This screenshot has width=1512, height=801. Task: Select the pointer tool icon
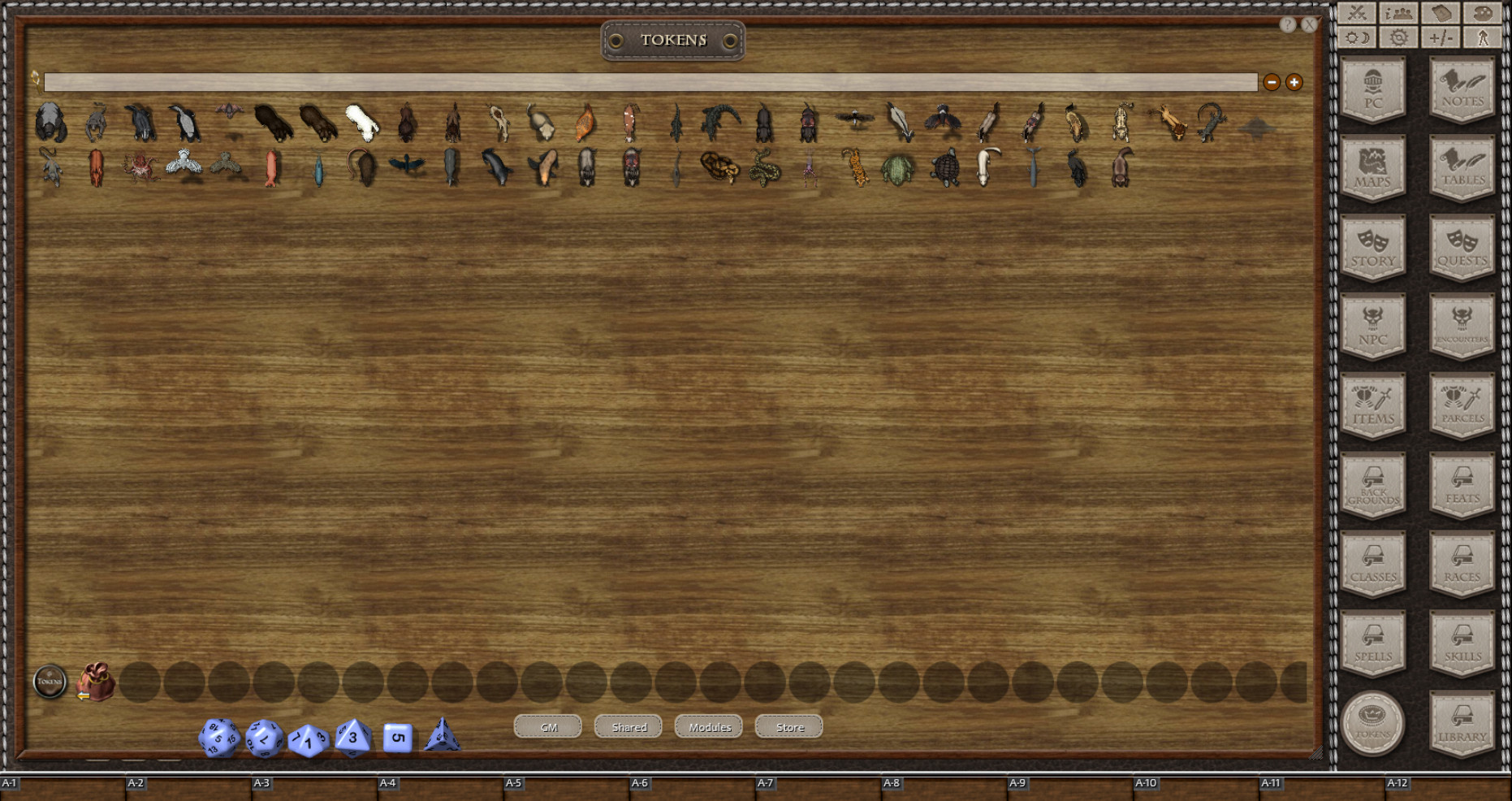pyautogui.click(x=1485, y=37)
